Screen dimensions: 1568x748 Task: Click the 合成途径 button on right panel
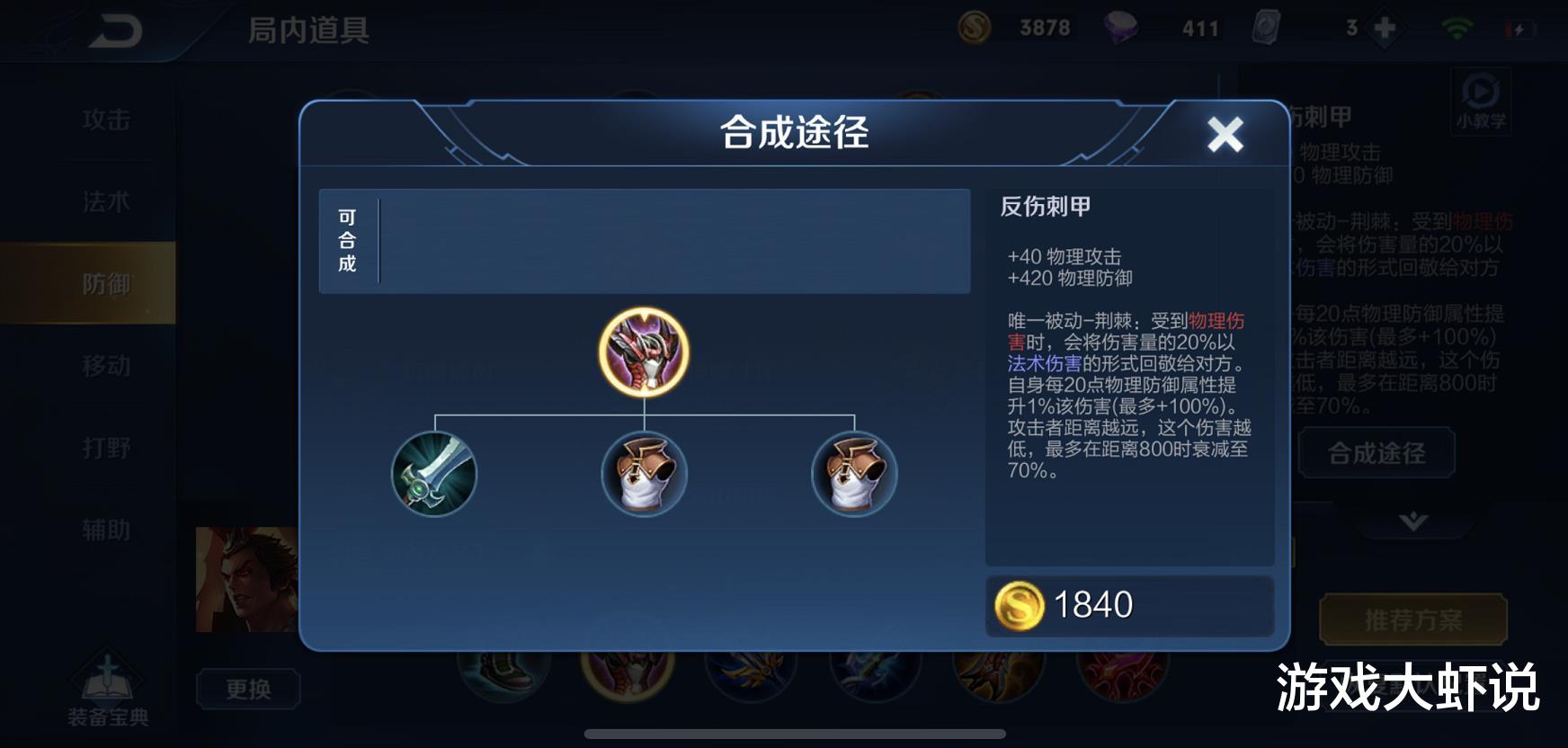pos(1376,453)
